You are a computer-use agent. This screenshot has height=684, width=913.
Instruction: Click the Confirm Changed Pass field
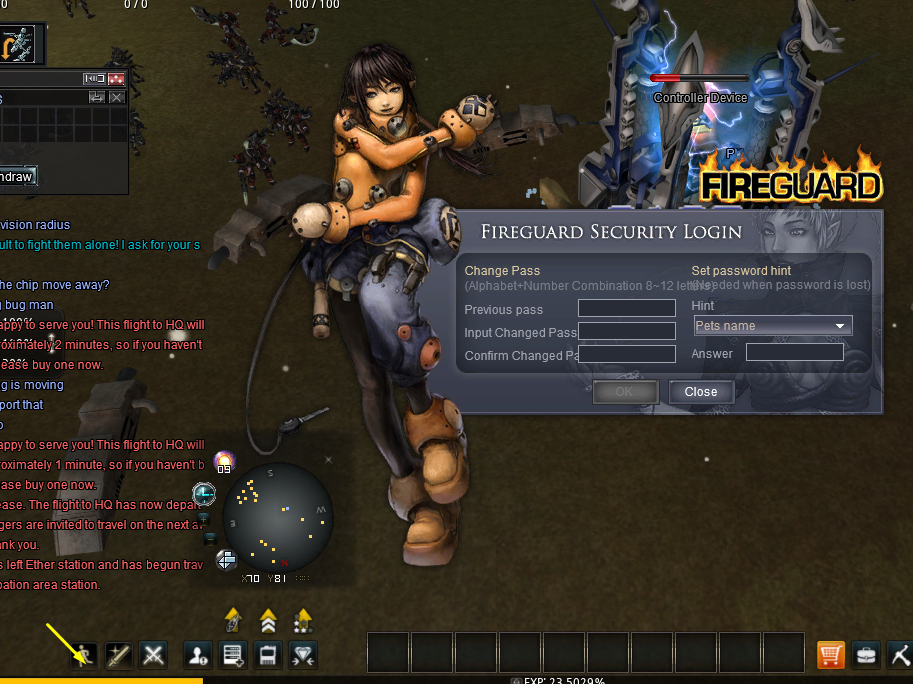coord(627,355)
